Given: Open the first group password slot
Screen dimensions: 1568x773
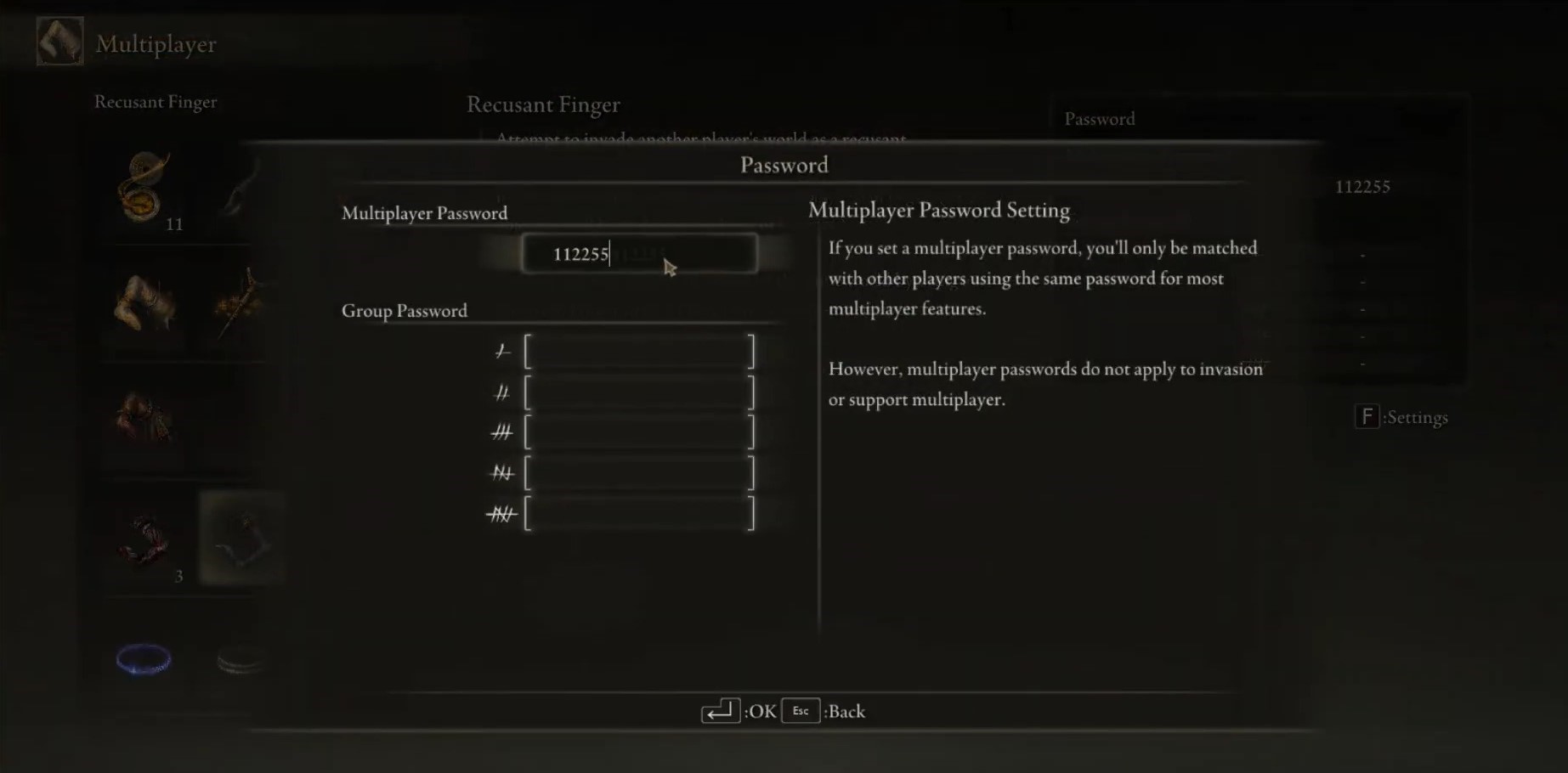Looking at the screenshot, I should (639, 349).
